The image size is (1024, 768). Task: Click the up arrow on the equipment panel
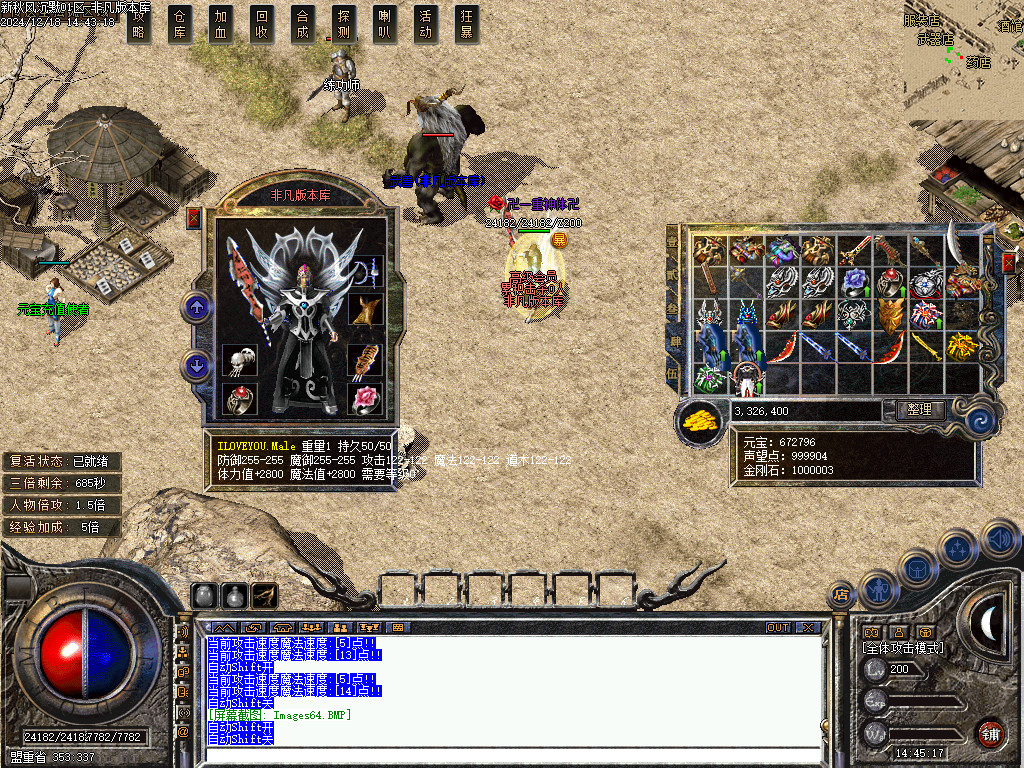pos(197,308)
